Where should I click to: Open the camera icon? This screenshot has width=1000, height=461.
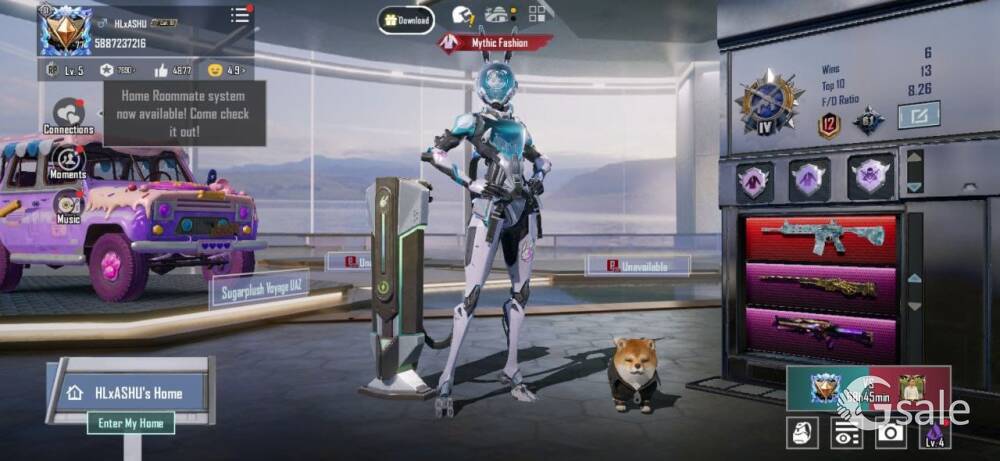(x=890, y=432)
